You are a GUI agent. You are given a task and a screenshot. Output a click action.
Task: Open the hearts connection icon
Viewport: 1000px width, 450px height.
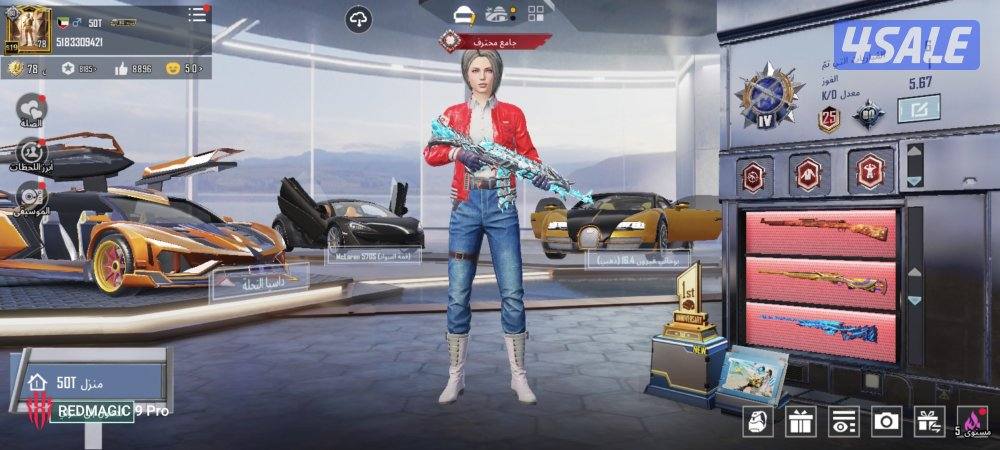[x=31, y=105]
